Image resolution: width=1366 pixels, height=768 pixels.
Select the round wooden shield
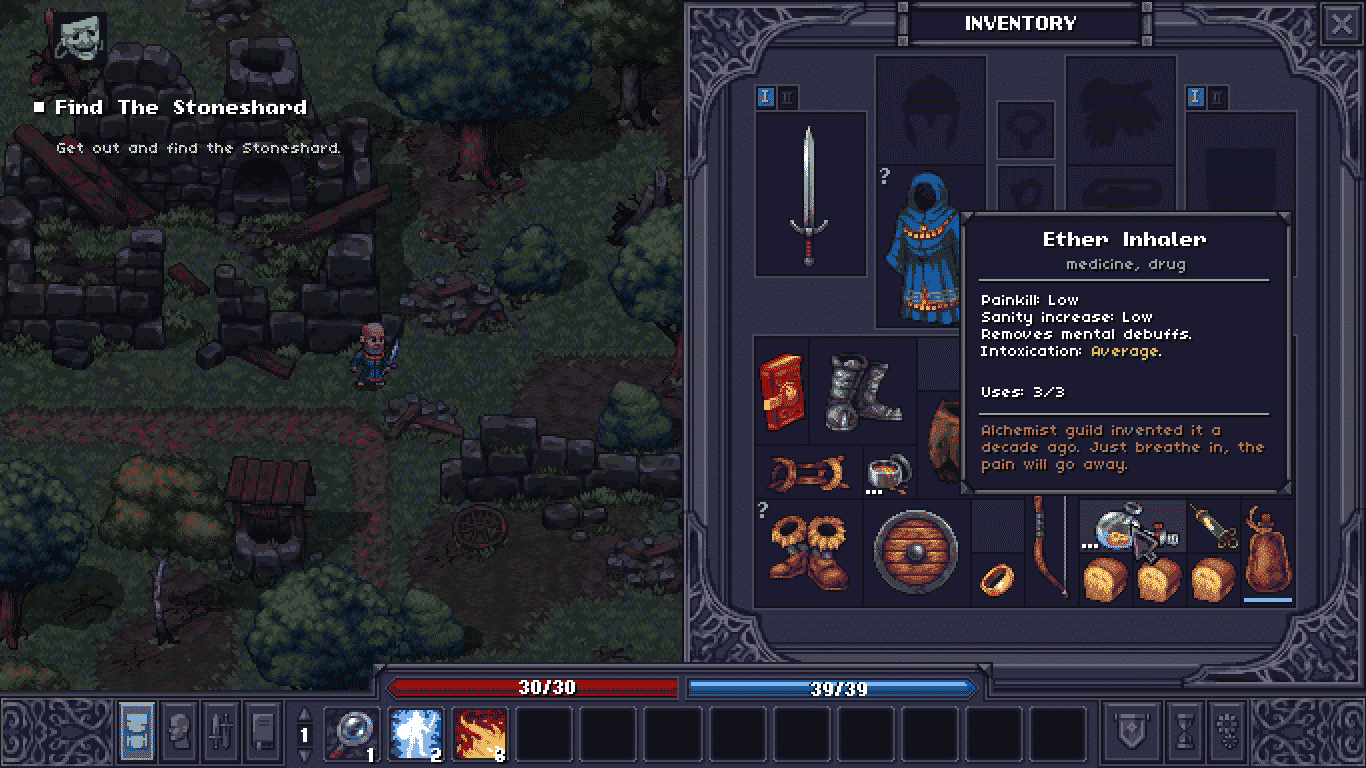pos(915,553)
